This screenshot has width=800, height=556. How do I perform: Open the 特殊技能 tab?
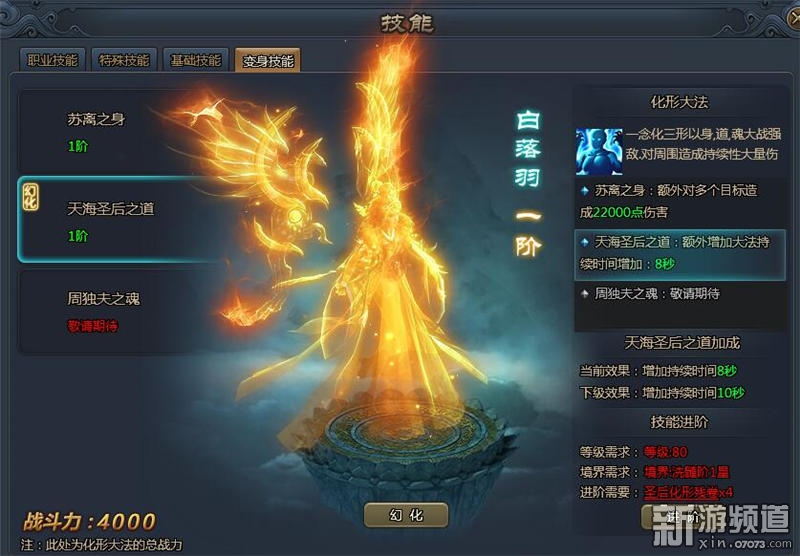point(124,60)
